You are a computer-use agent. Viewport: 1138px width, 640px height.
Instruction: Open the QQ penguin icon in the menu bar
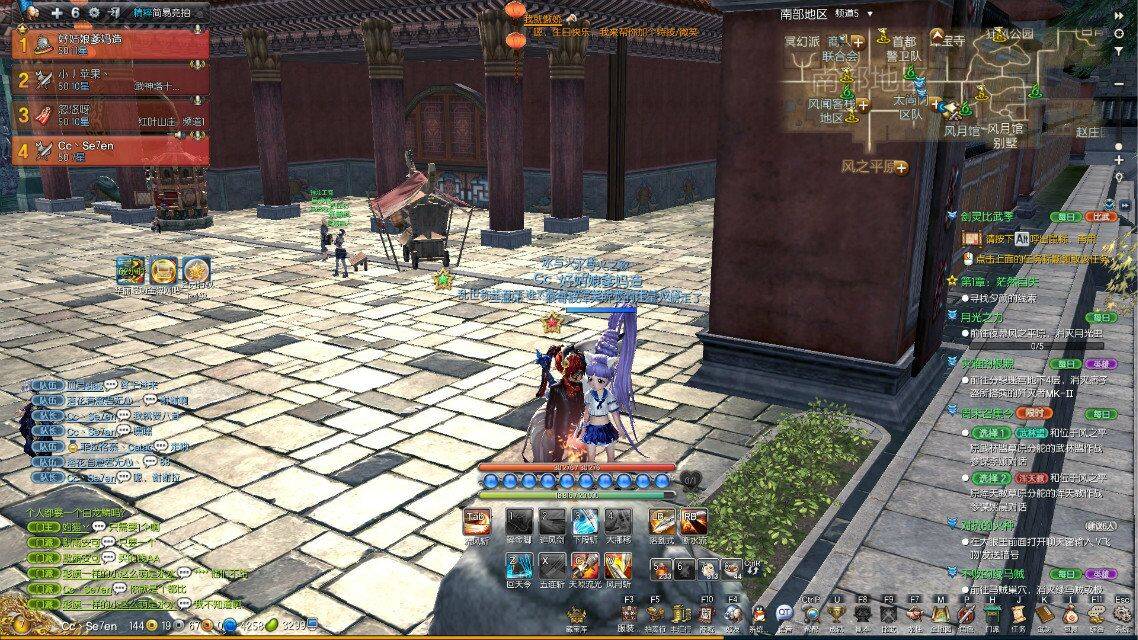tap(758, 613)
